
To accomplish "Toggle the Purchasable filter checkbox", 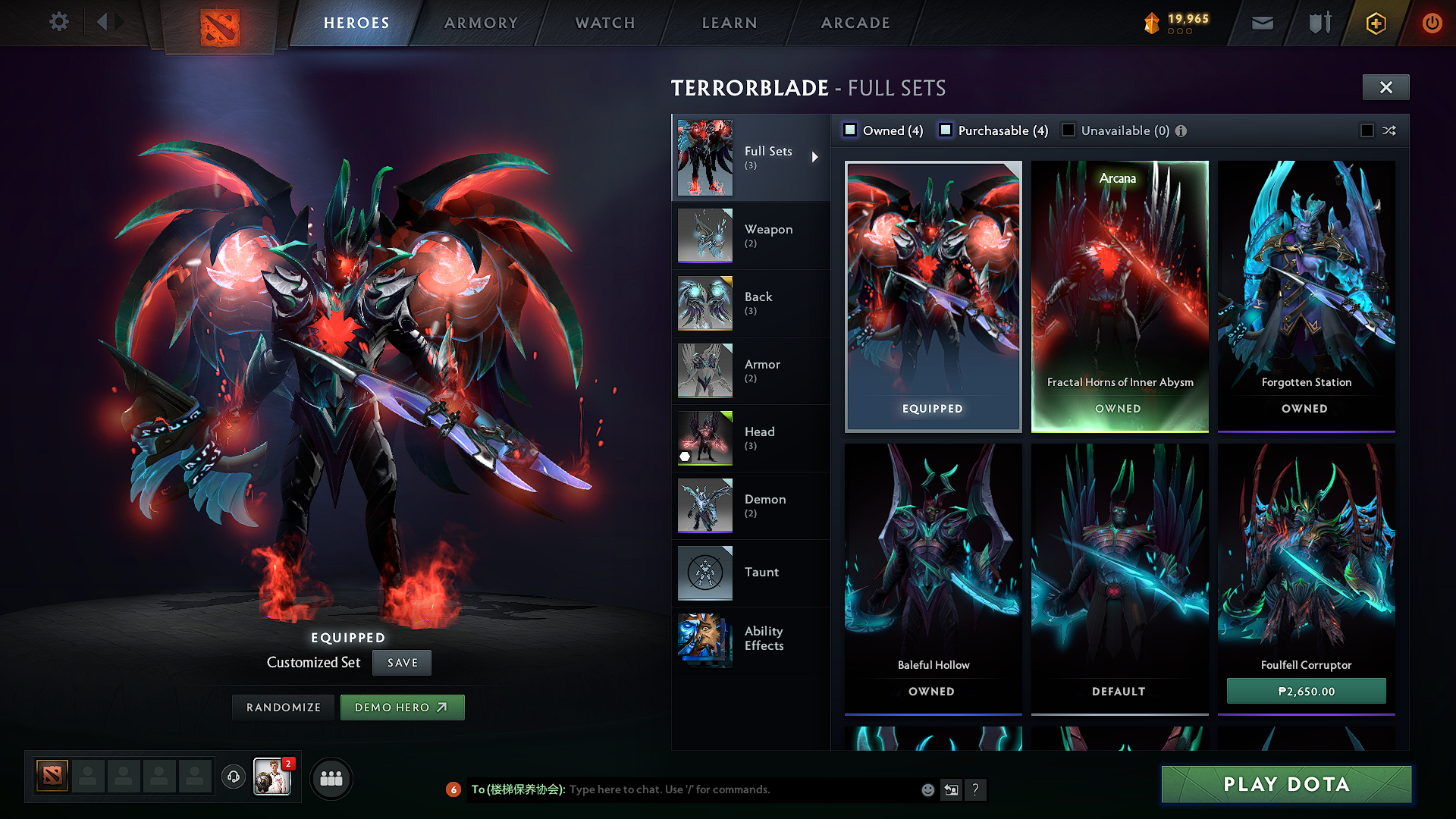I will 946,130.
